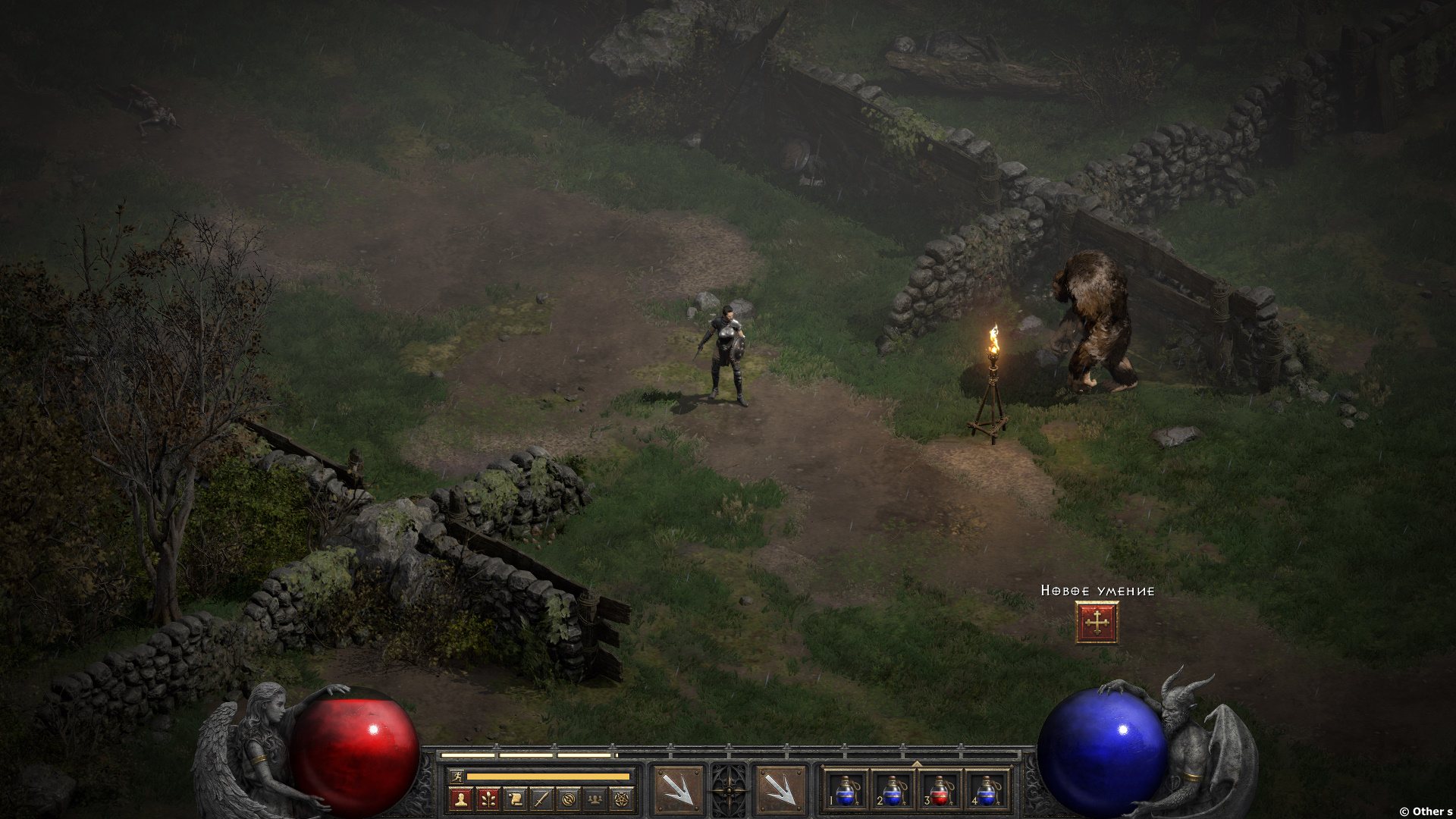Drink the red health potion in slot 3
This screenshot has width=1456, height=819.
click(x=940, y=790)
